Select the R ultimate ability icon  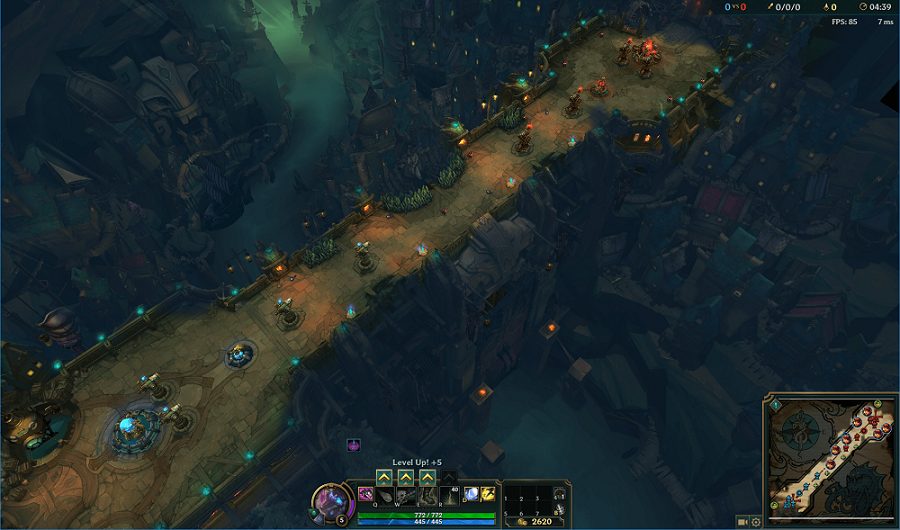[x=449, y=494]
